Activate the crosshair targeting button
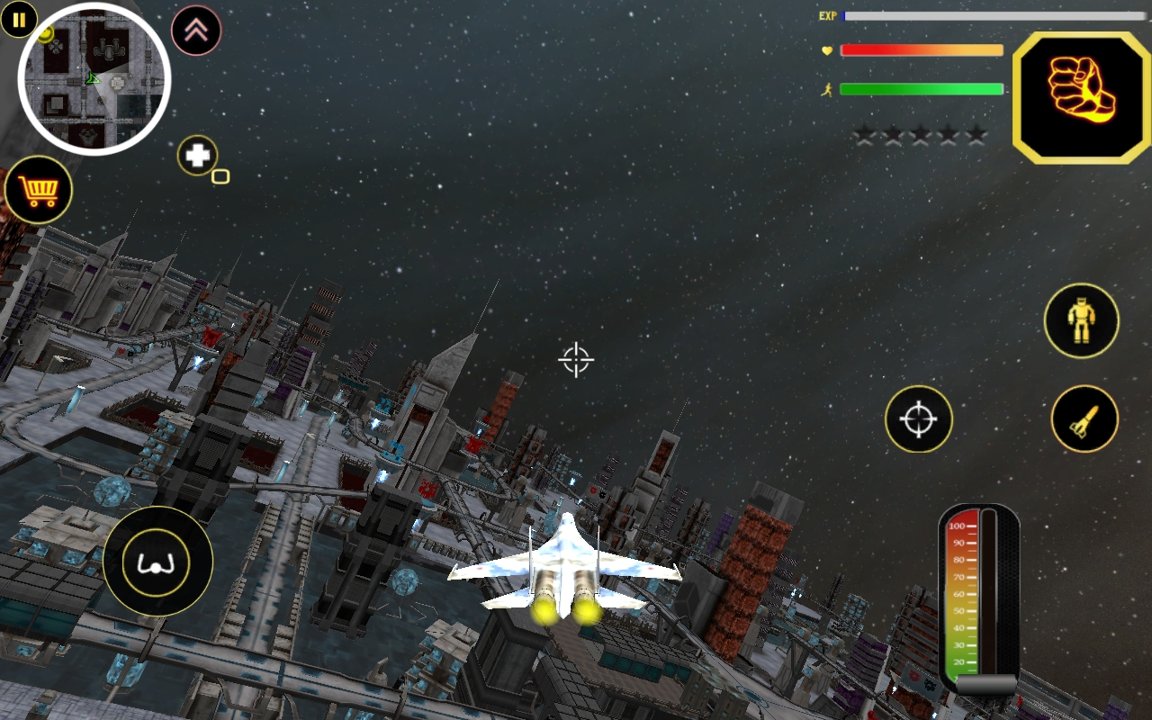Image resolution: width=1152 pixels, height=720 pixels. coord(918,419)
